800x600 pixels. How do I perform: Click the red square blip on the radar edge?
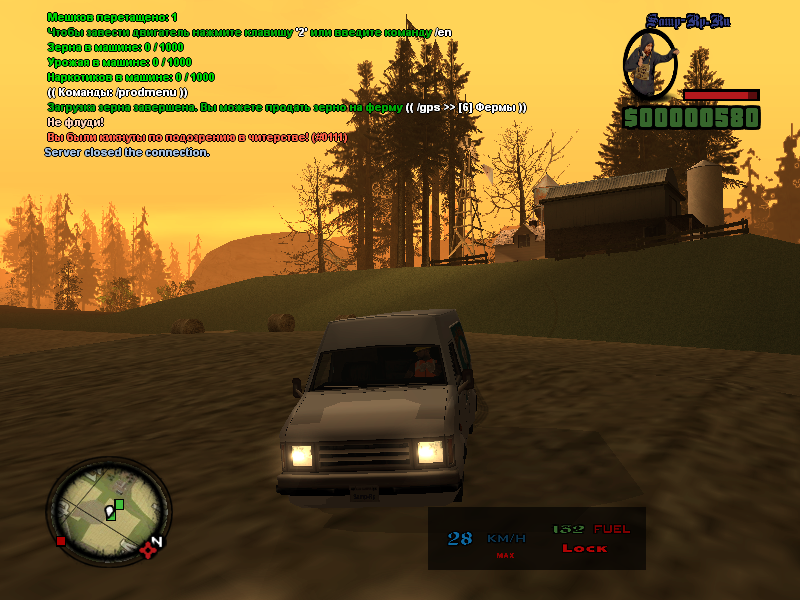click(x=62, y=541)
